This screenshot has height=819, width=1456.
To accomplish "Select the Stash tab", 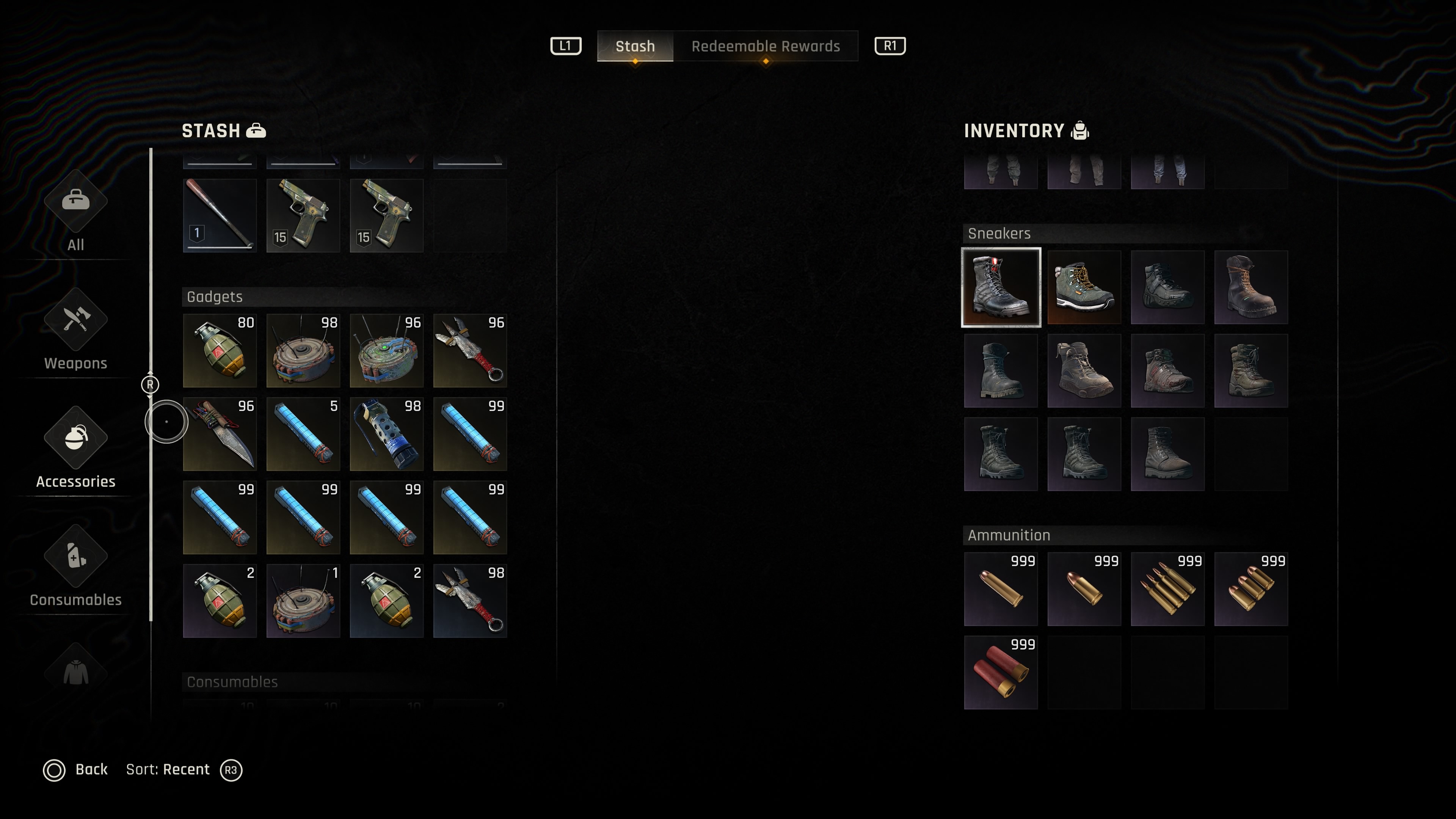I will click(x=635, y=46).
